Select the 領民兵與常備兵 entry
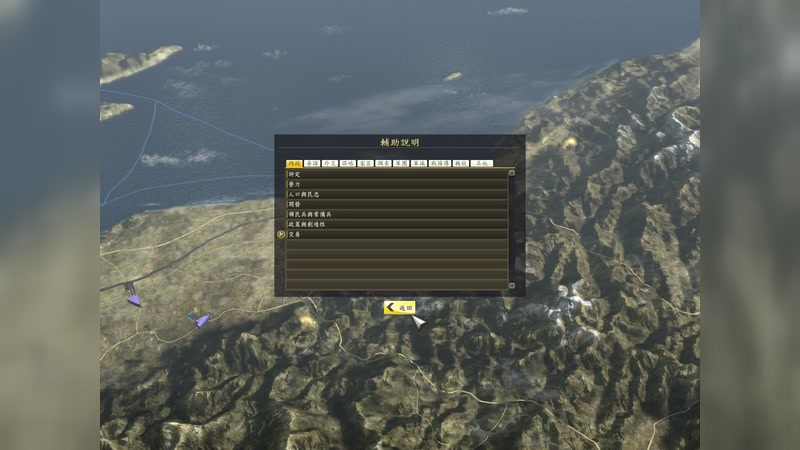Screen dimensions: 800x450 tap(396, 214)
